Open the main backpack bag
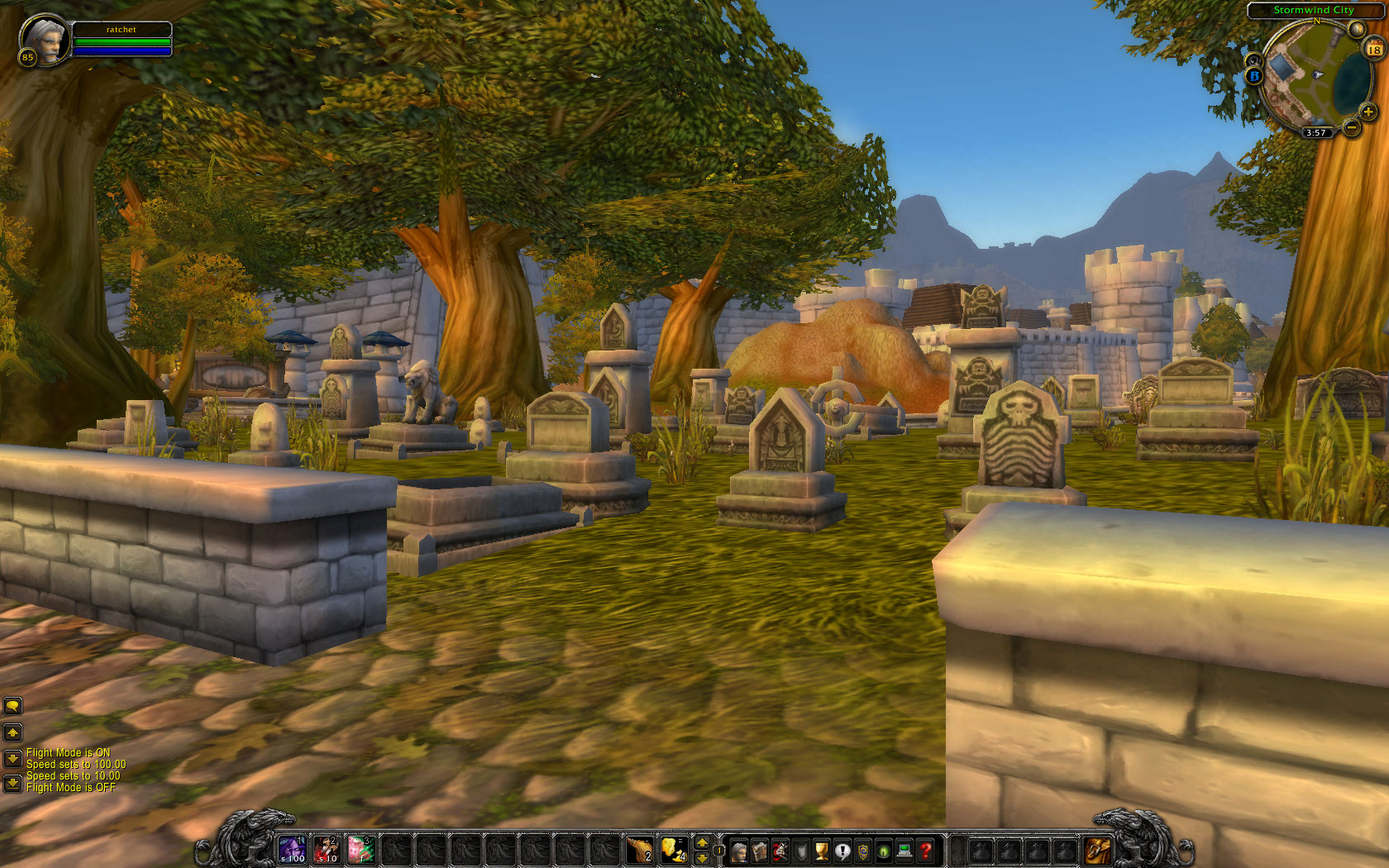The height and width of the screenshot is (868, 1389). tap(1098, 850)
